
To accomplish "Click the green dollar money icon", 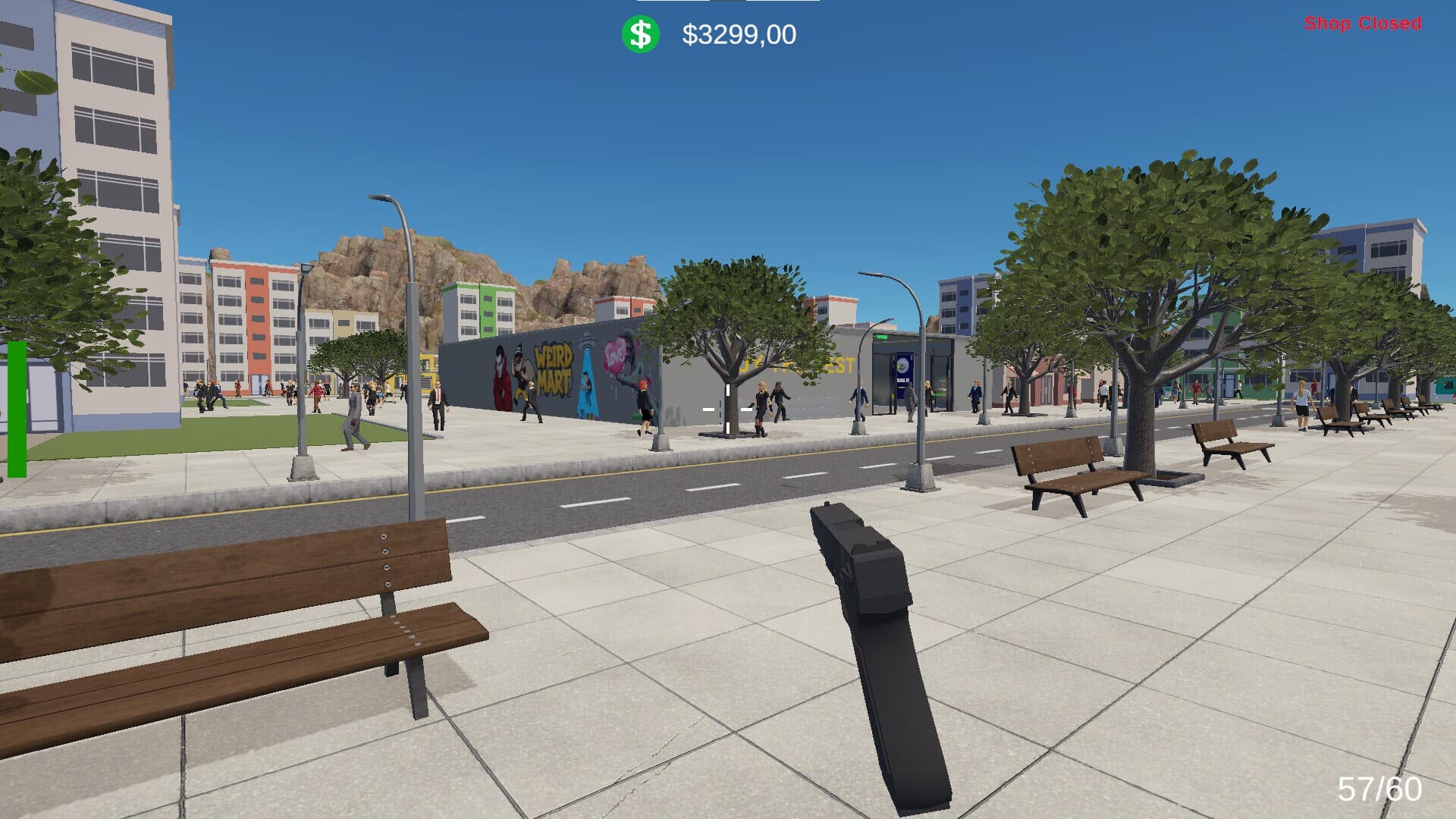I will tap(640, 35).
